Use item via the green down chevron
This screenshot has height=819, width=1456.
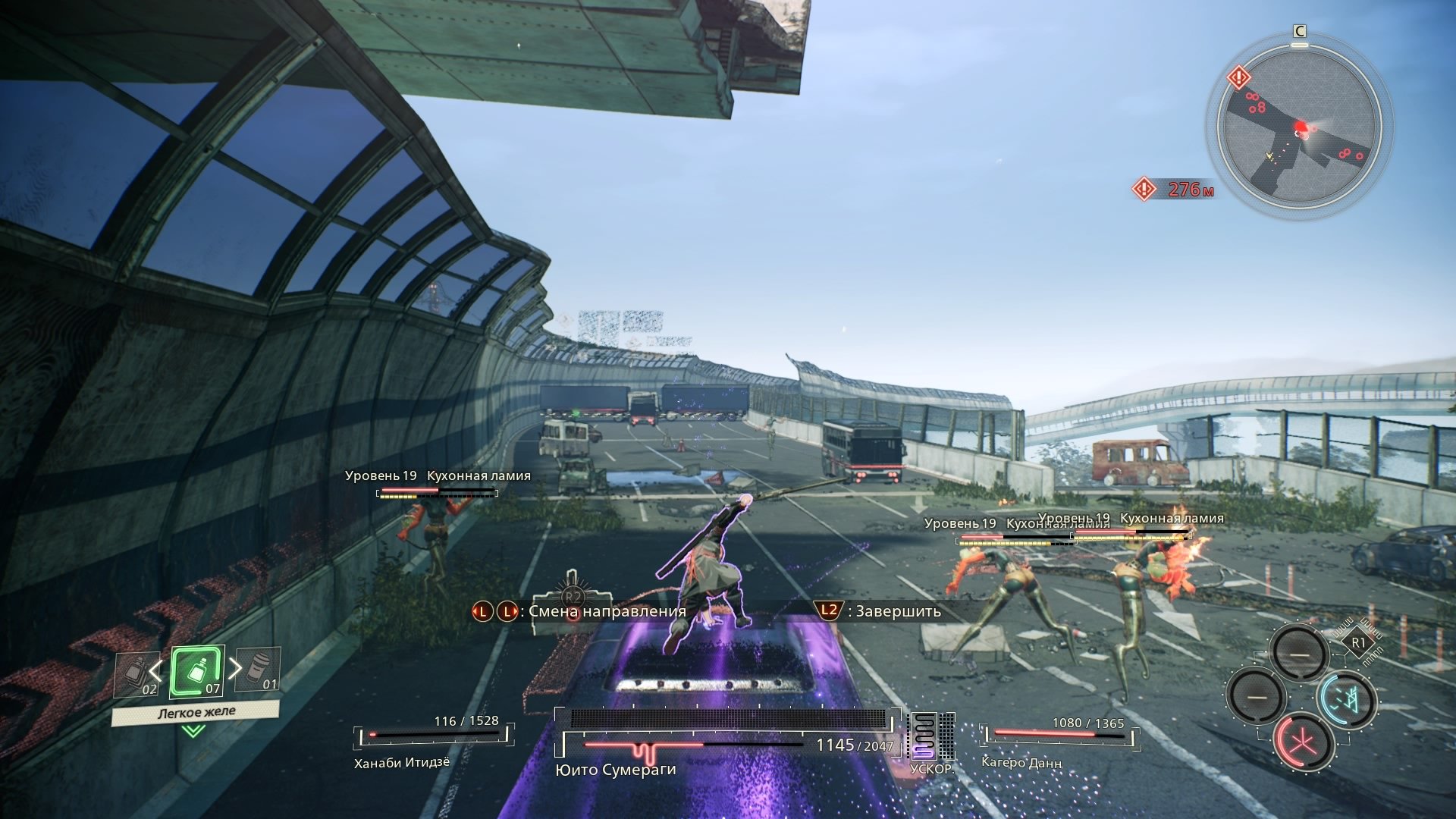click(193, 731)
